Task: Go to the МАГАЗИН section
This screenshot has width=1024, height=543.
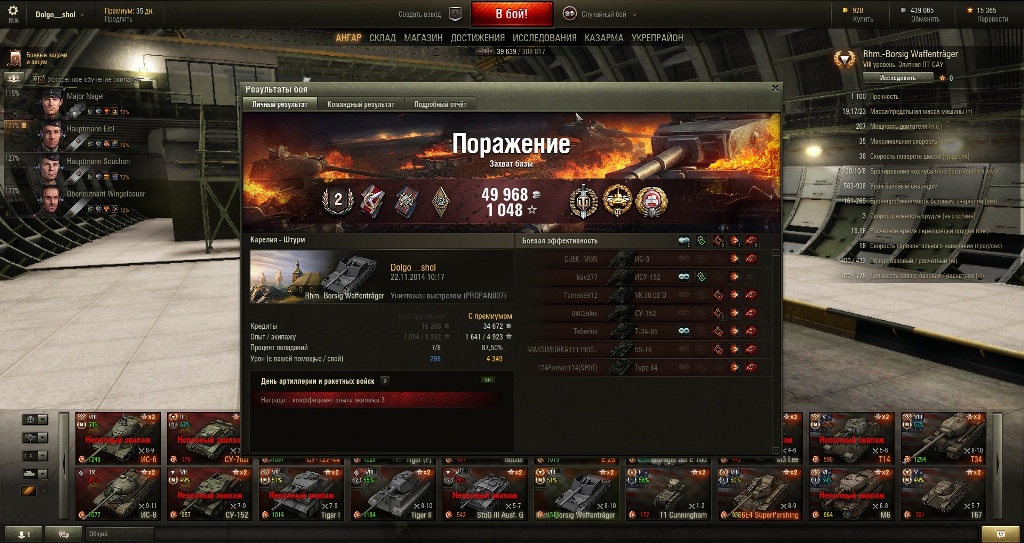Action: pyautogui.click(x=423, y=38)
